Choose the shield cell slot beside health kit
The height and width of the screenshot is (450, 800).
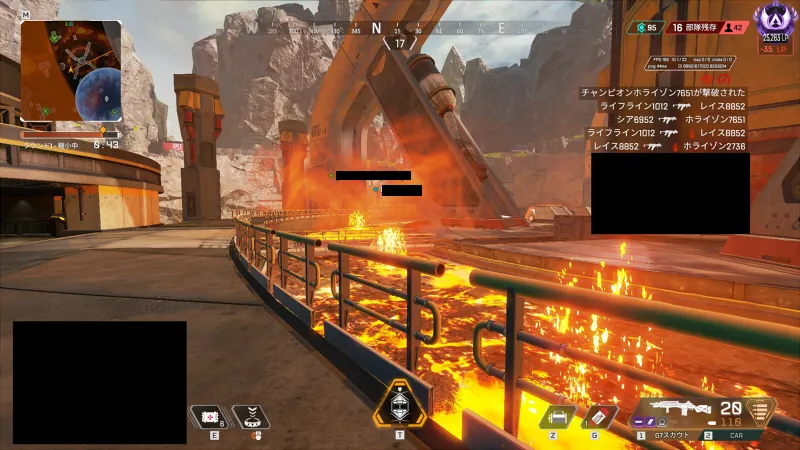tap(250, 417)
